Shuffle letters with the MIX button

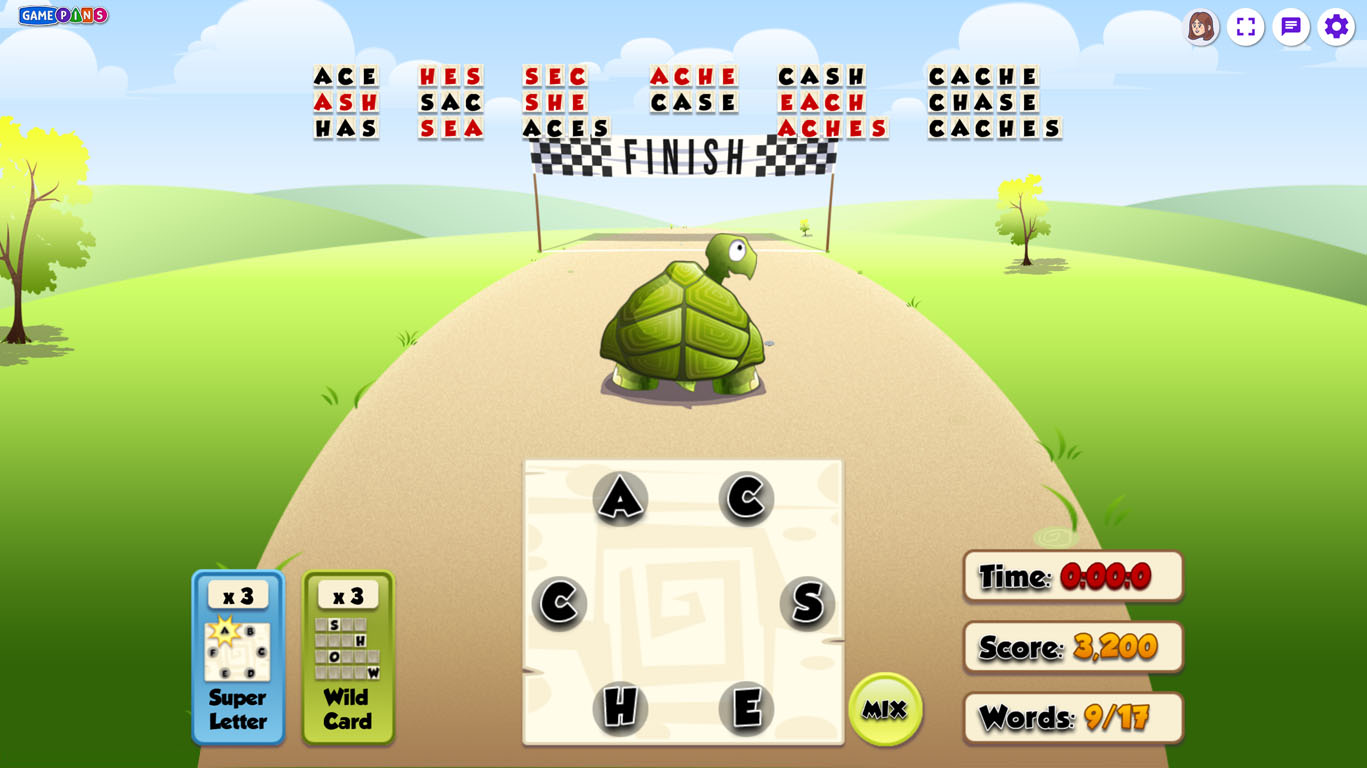885,709
